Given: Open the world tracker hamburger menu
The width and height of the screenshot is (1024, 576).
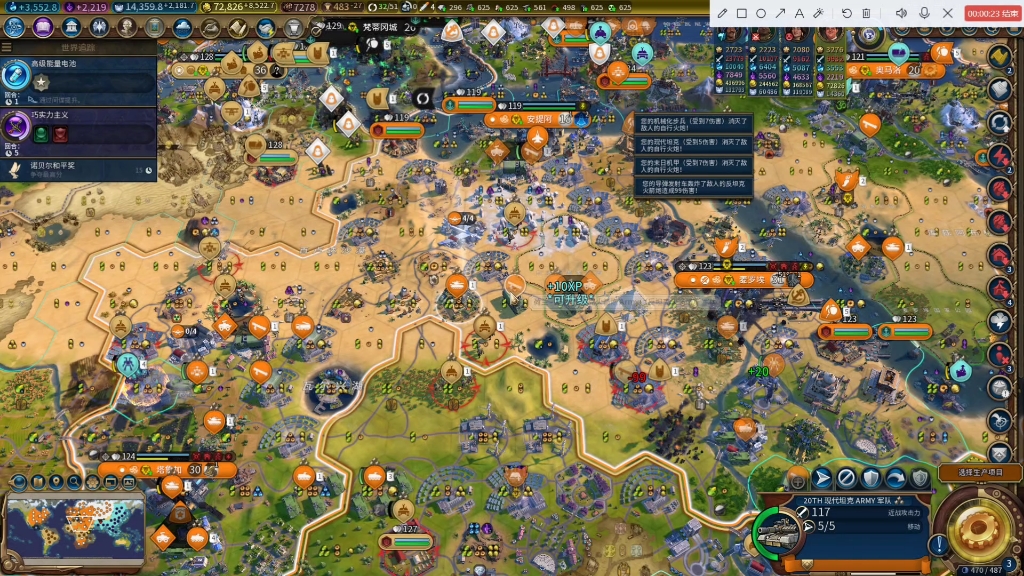Looking at the screenshot, I should 7,47.
